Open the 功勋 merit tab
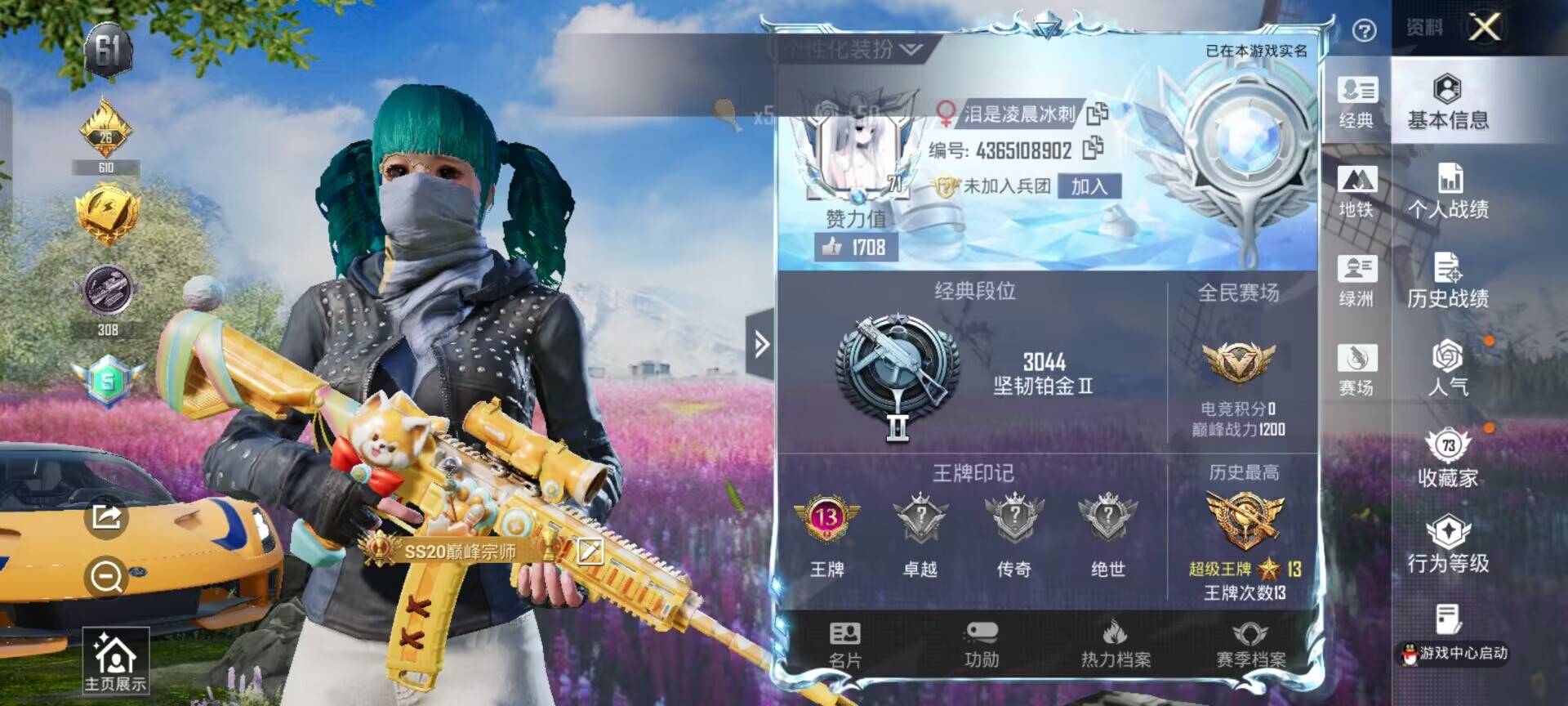Screen dimensions: 1568x706 point(981,645)
